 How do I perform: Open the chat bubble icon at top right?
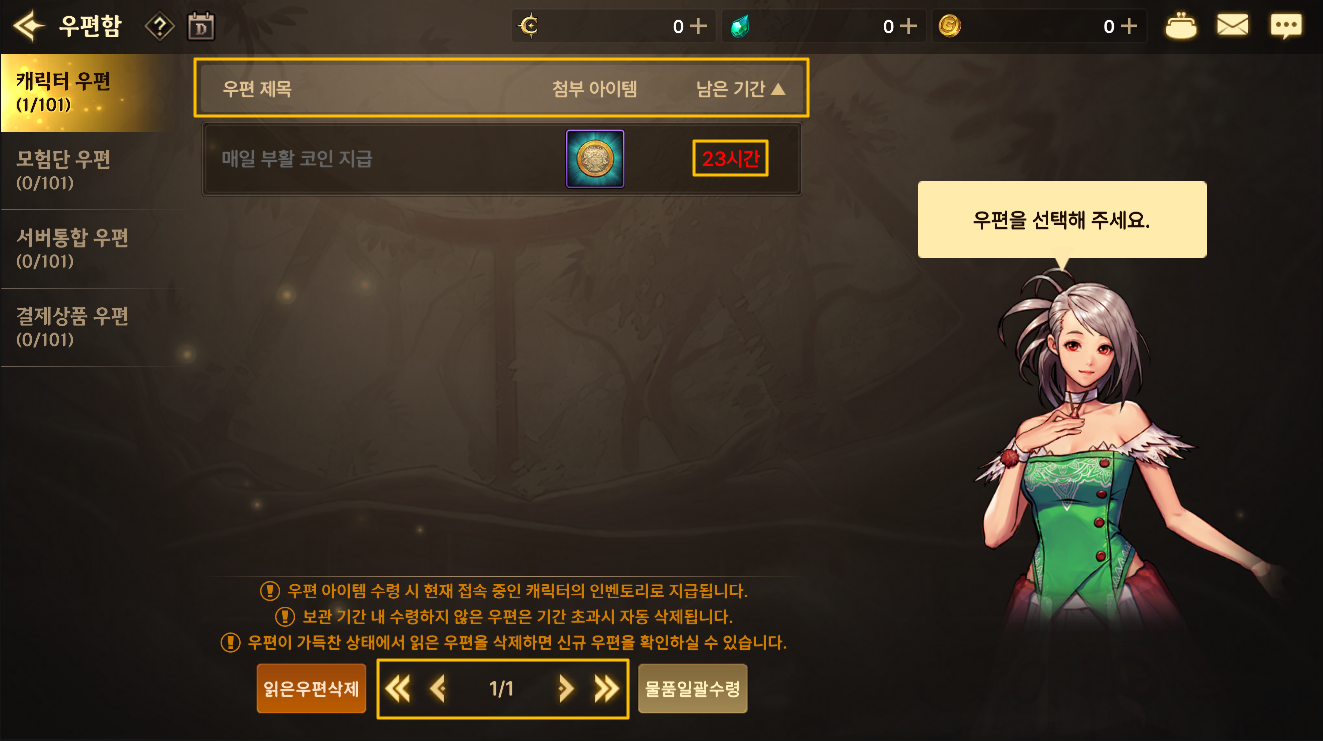pos(1287,25)
